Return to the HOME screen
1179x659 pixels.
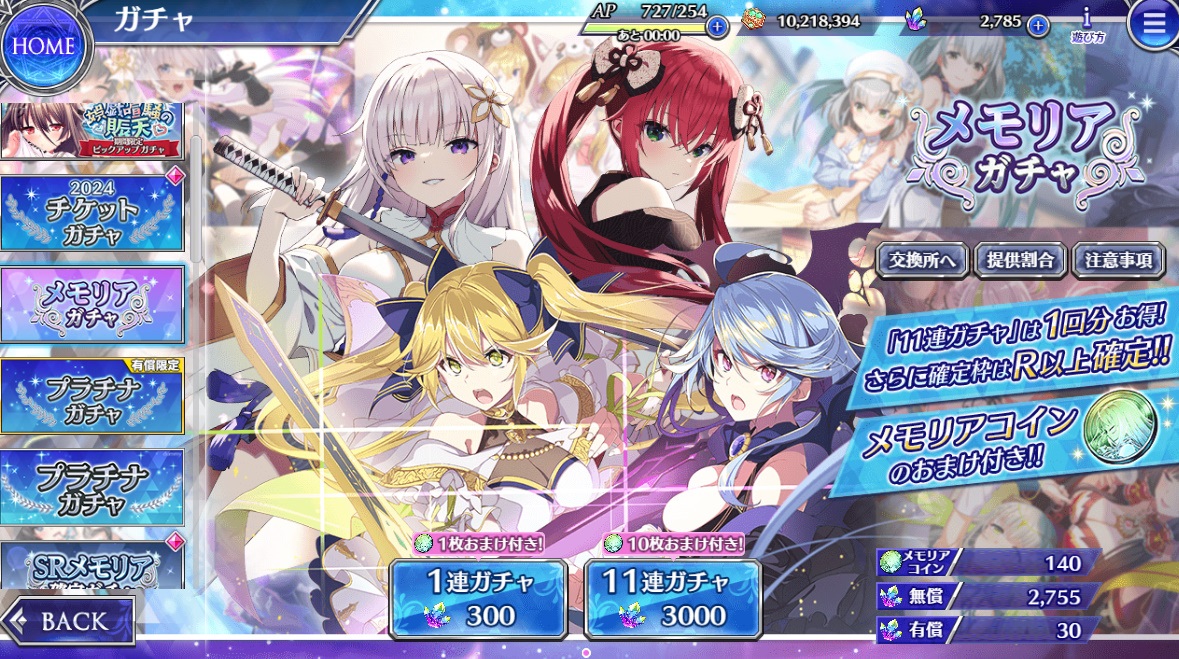[45, 47]
